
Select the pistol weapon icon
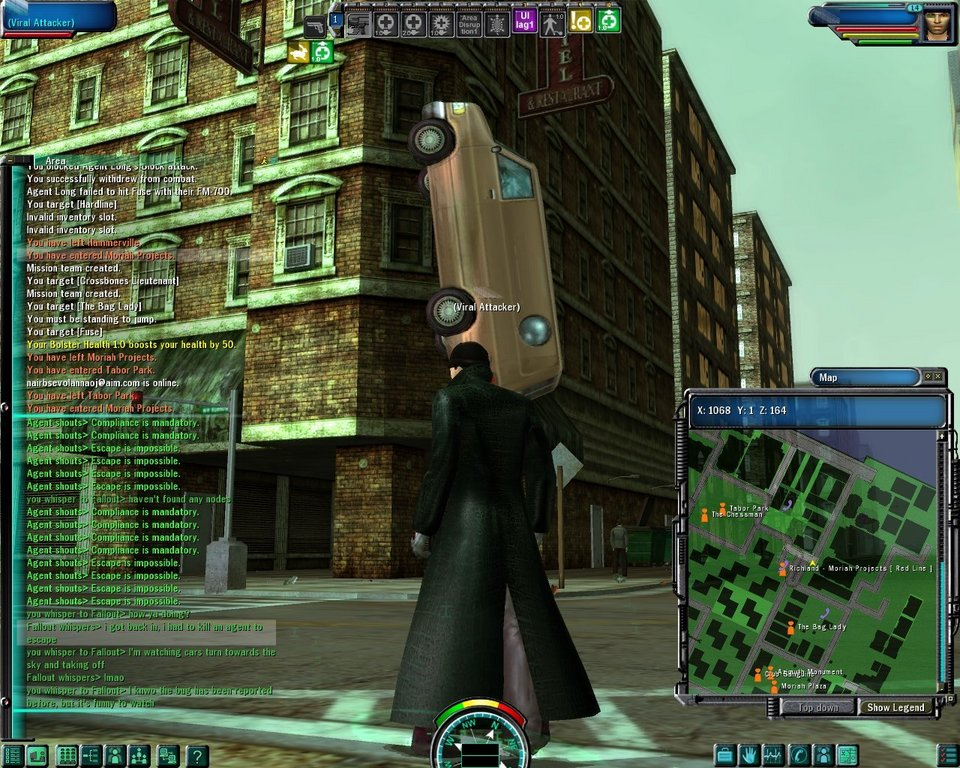tap(315, 25)
